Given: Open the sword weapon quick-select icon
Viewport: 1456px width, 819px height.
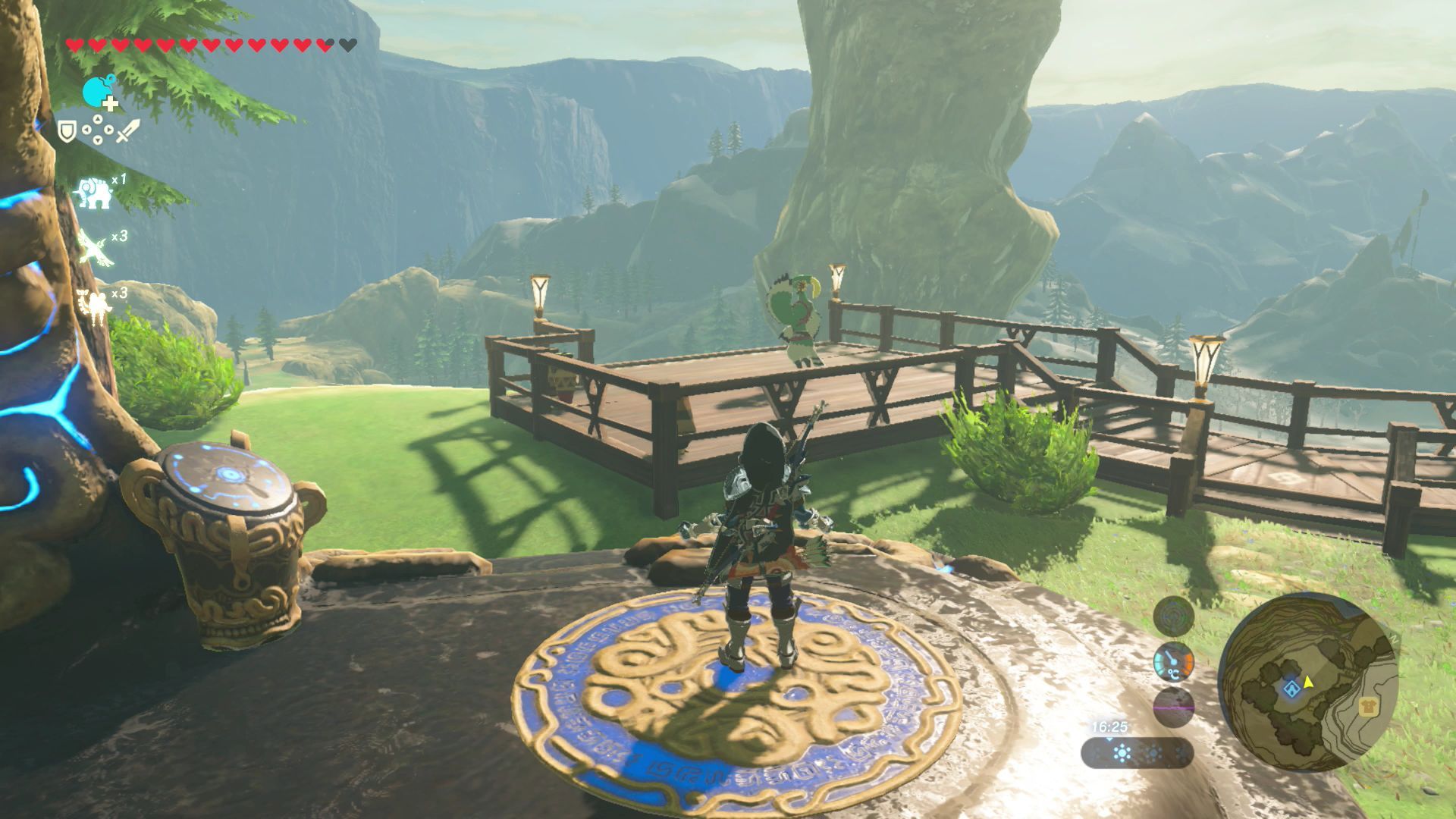Looking at the screenshot, I should [127, 130].
